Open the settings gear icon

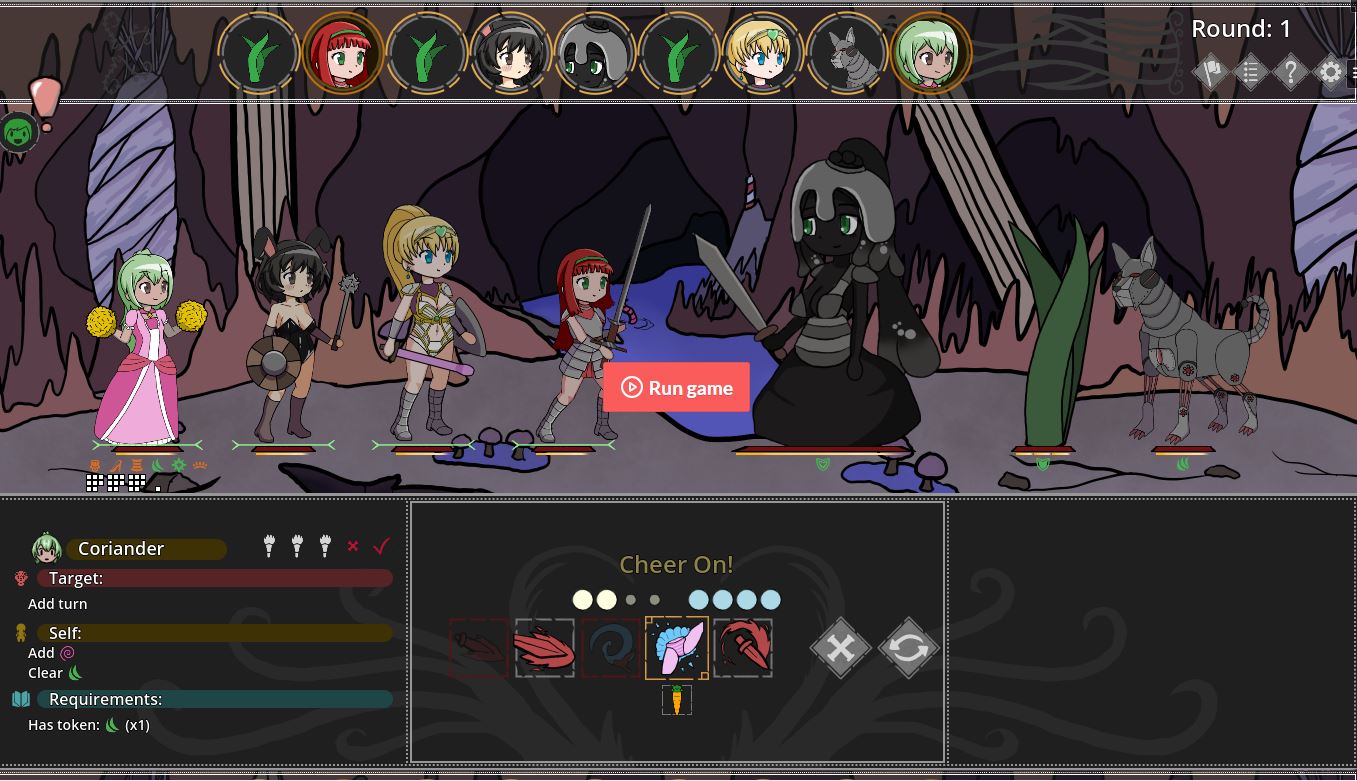[x=1330, y=72]
